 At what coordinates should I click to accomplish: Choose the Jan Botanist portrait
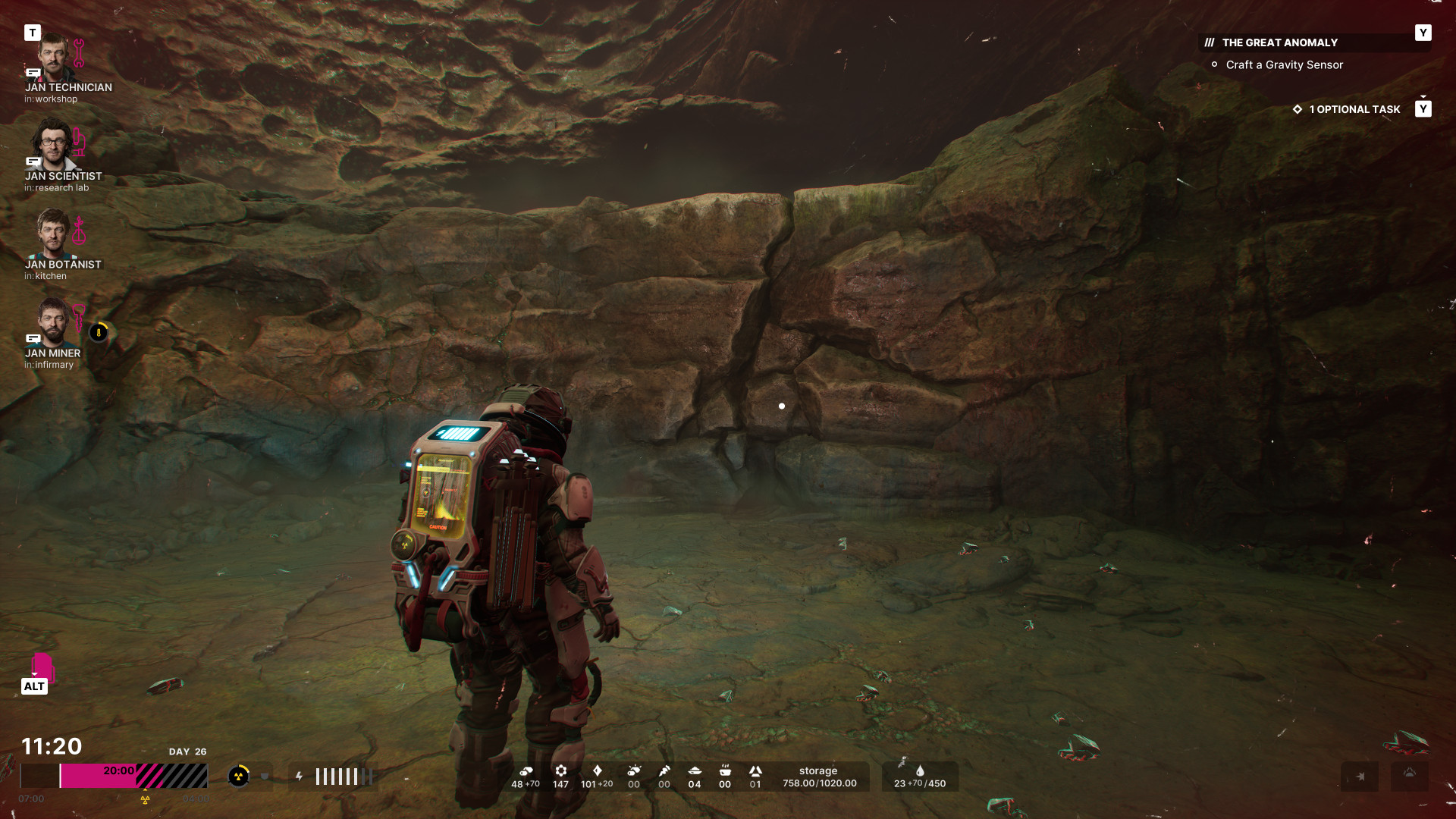[53, 234]
